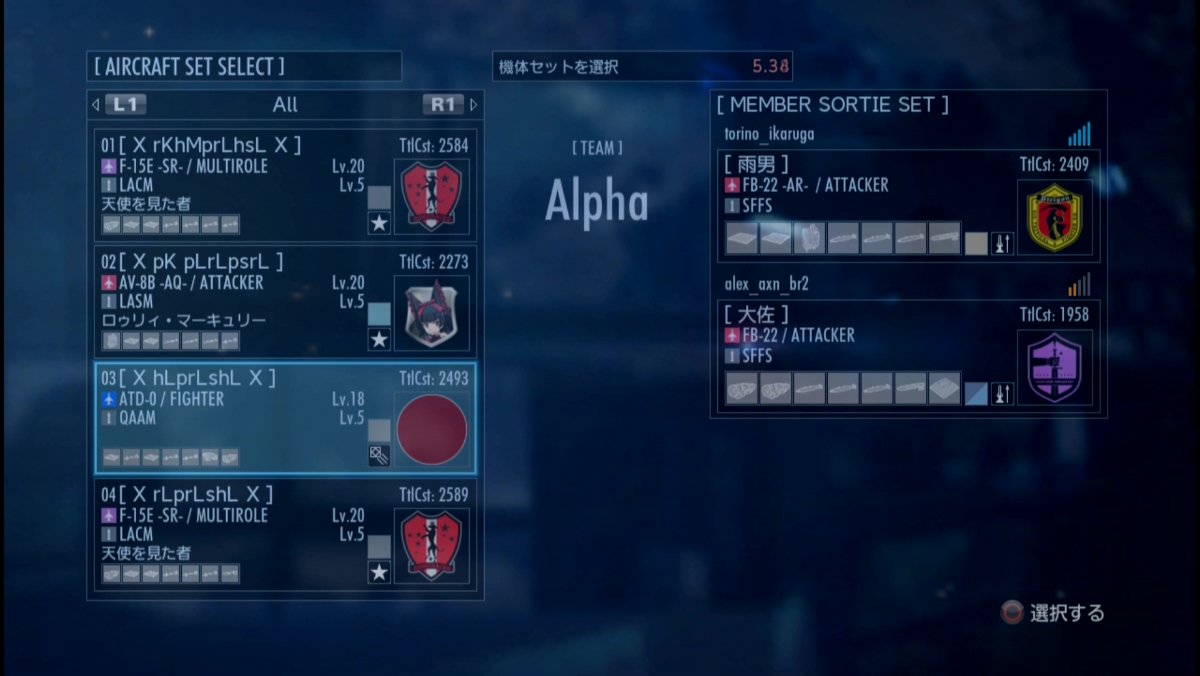1200x676 pixels.
Task: Click the yellow emblem on torino_ikaruga's set
Action: click(x=1054, y=217)
